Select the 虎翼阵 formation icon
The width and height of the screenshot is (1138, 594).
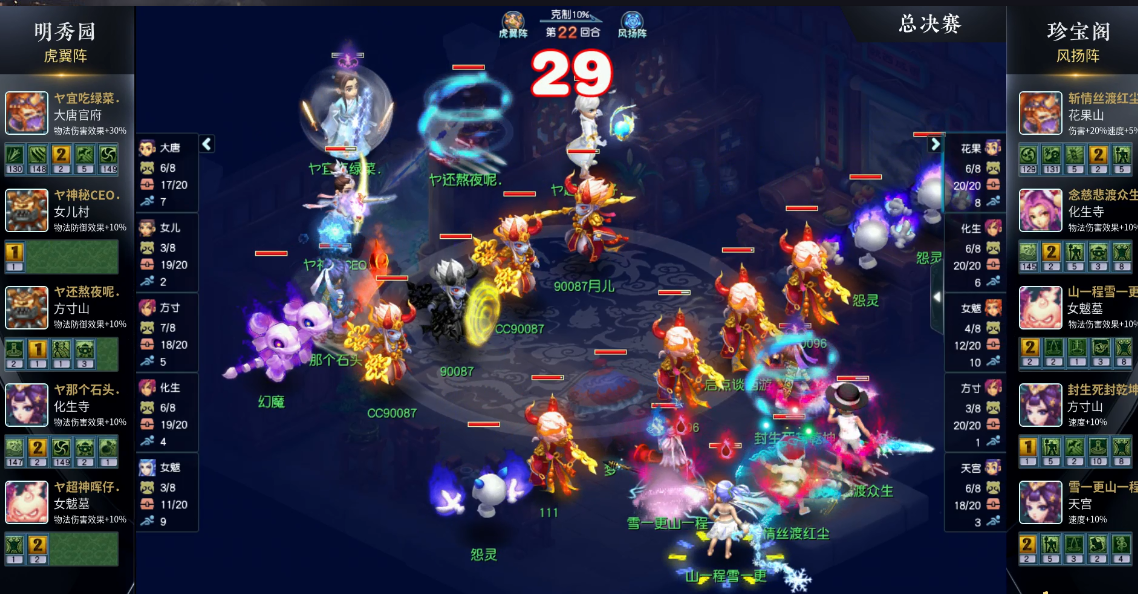coord(513,22)
